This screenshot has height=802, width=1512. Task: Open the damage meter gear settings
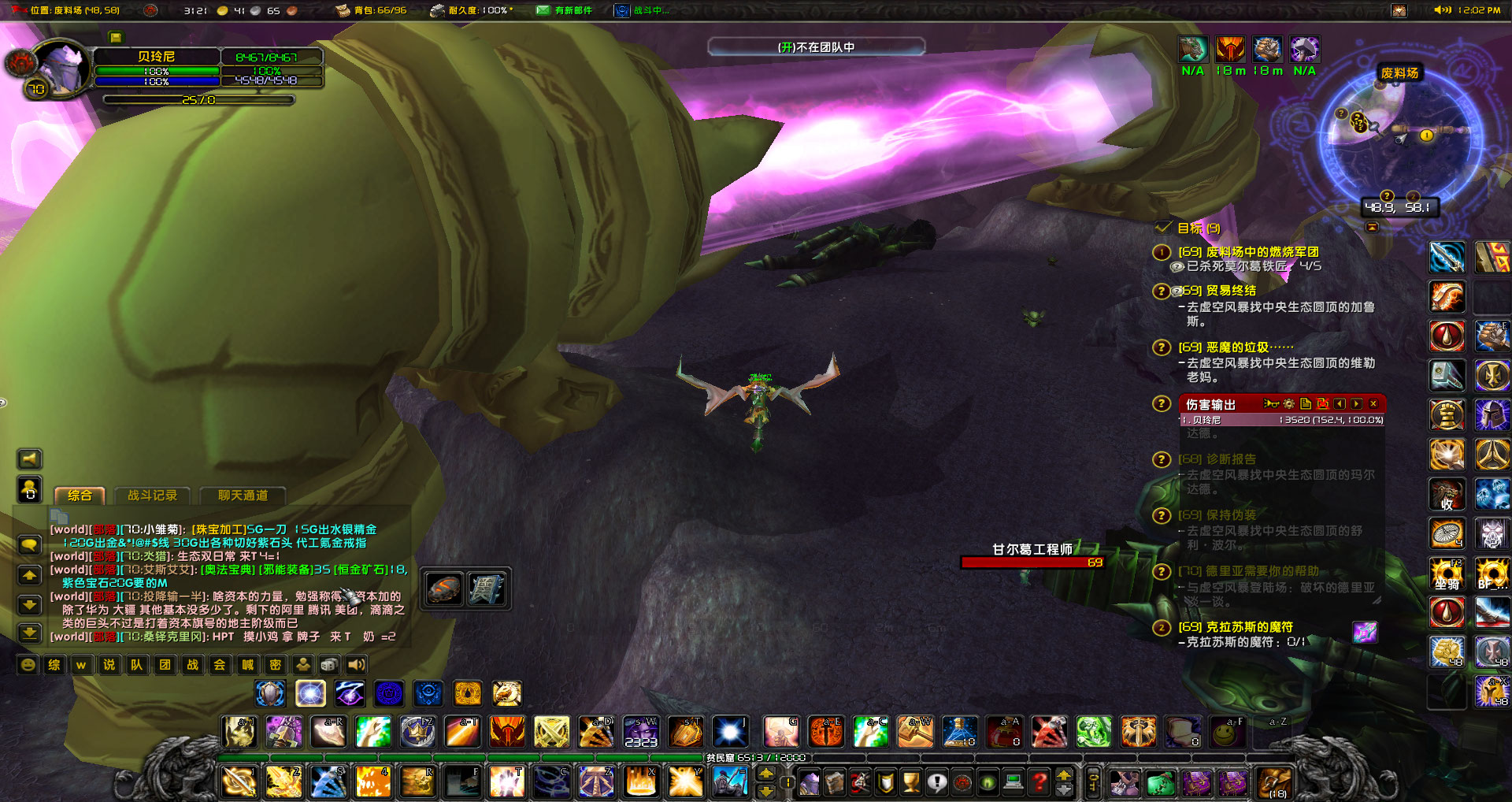coord(1288,404)
